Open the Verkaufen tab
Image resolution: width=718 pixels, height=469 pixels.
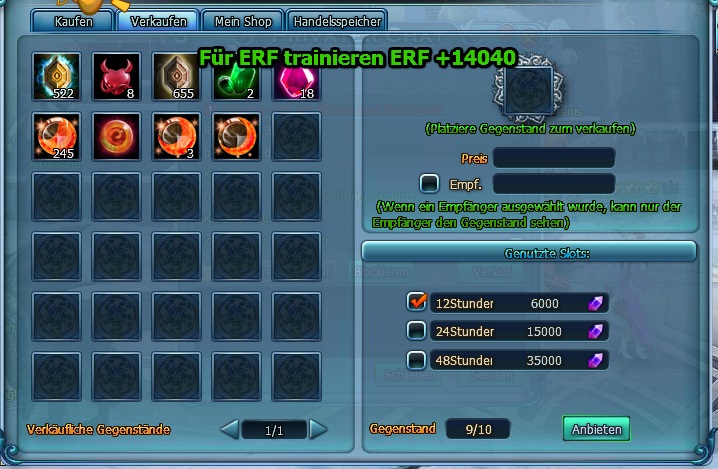click(x=158, y=21)
